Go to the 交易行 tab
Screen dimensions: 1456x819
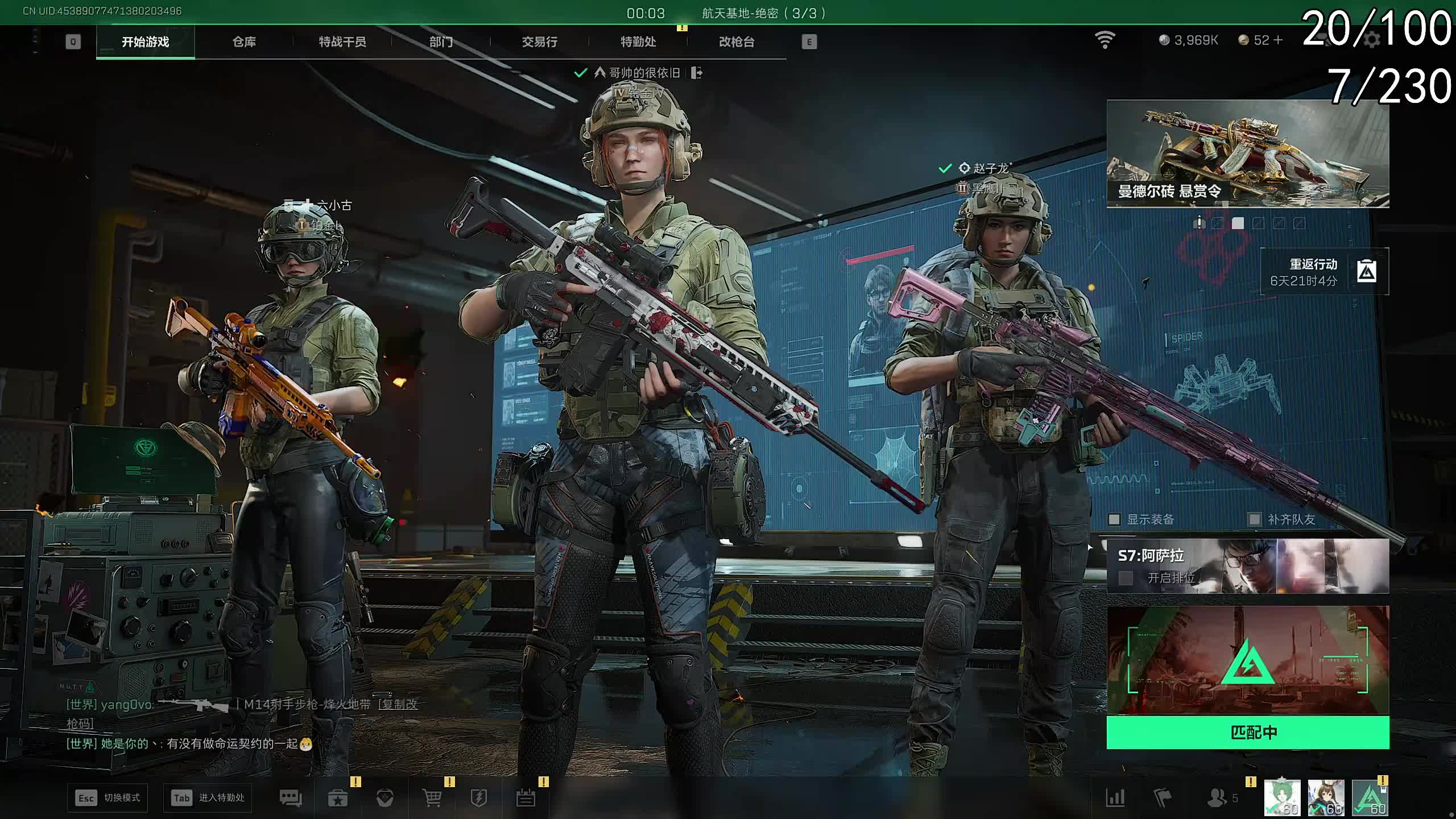539,42
